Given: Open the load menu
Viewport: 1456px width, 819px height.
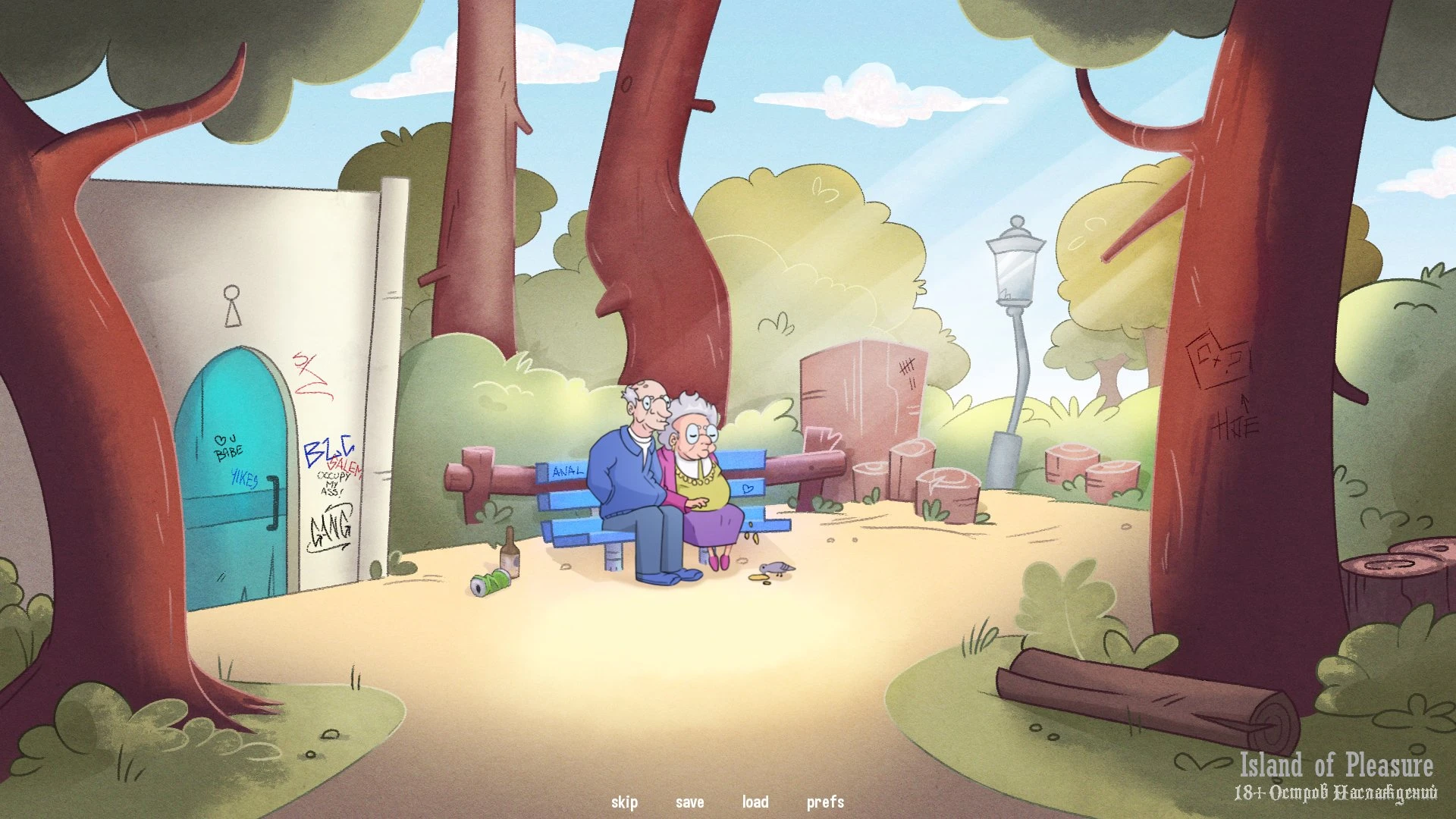Looking at the screenshot, I should click(x=755, y=802).
